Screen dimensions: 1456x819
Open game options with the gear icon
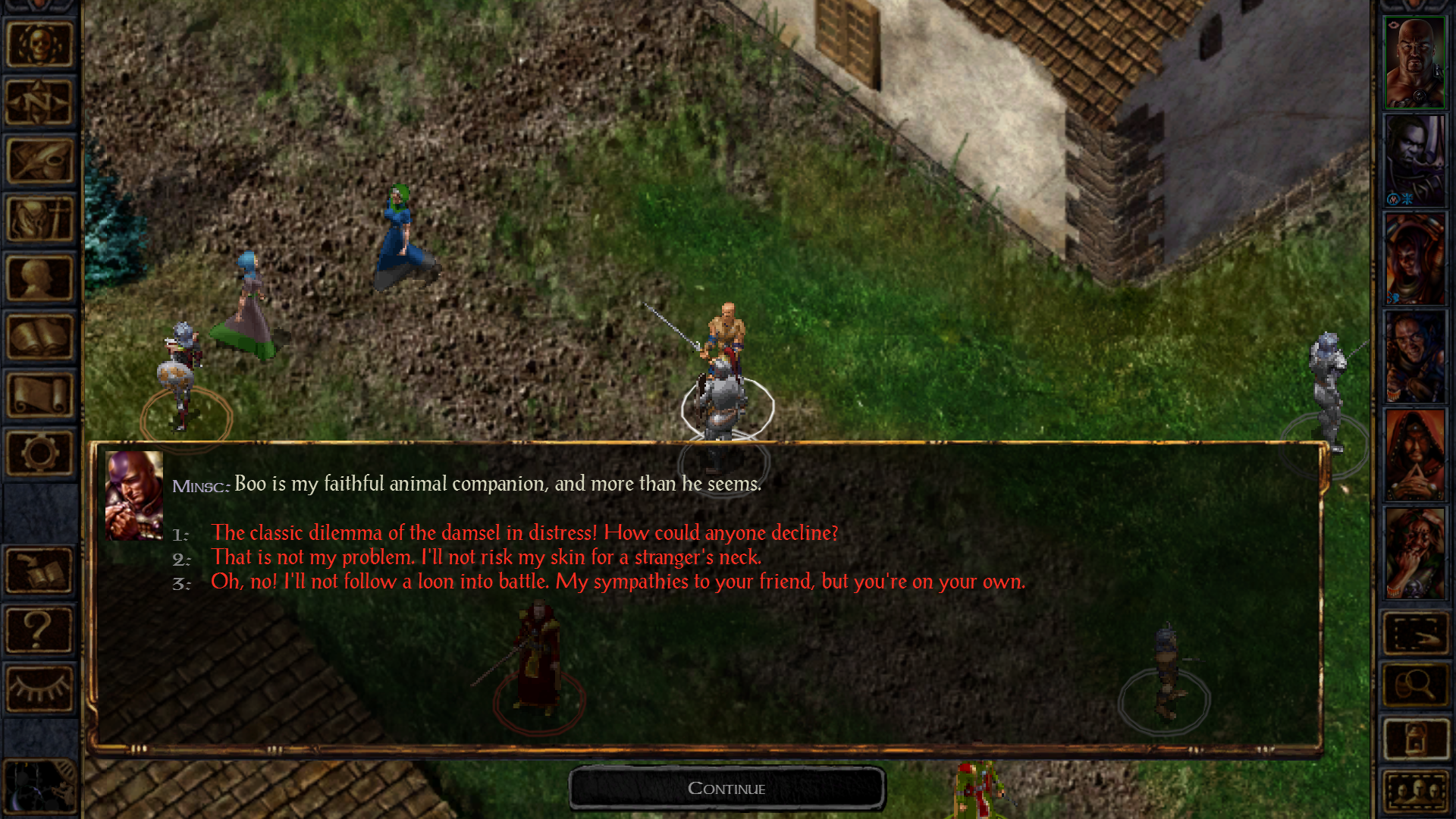pos(39,453)
